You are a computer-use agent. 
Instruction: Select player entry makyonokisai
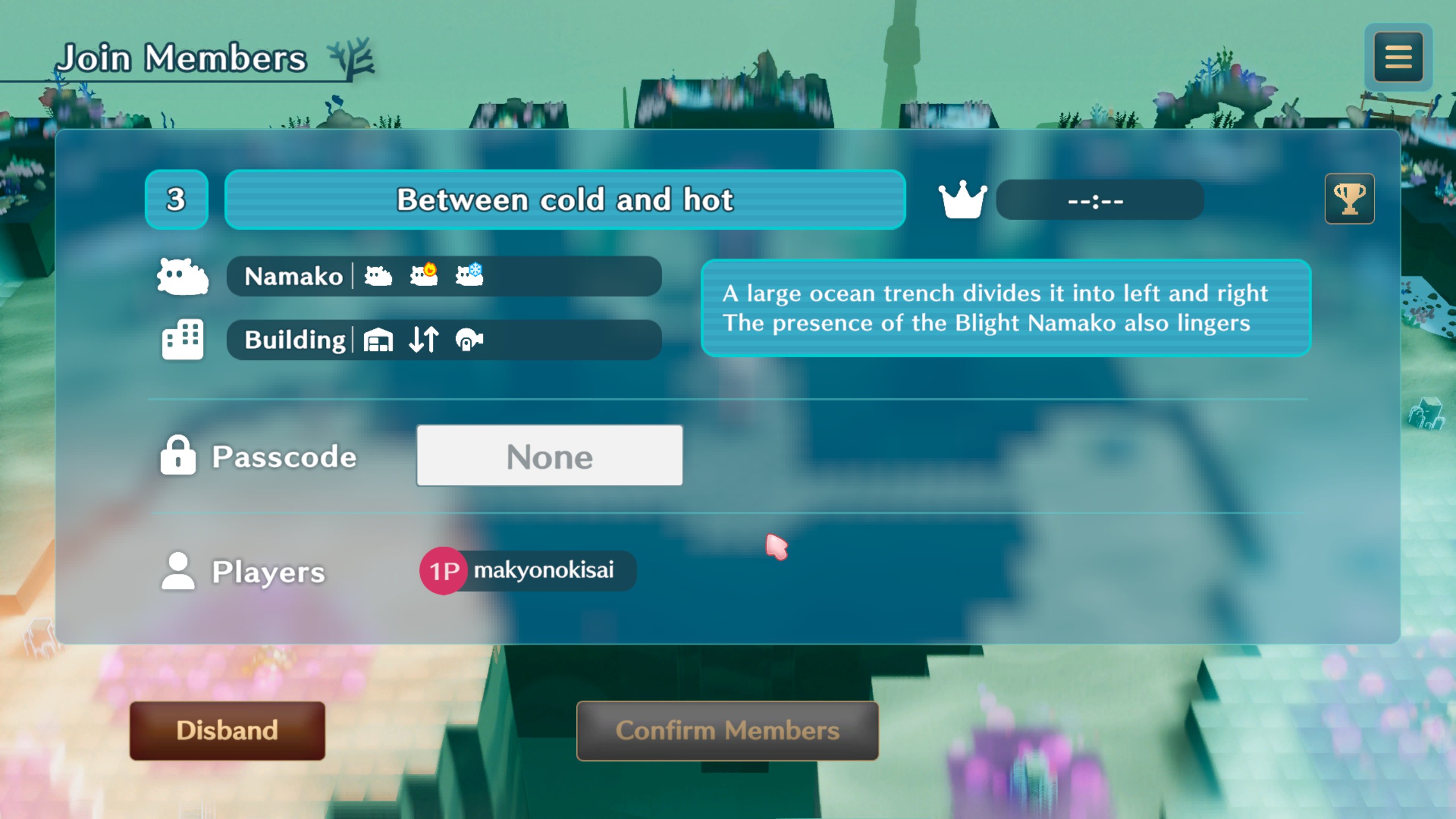tap(528, 570)
